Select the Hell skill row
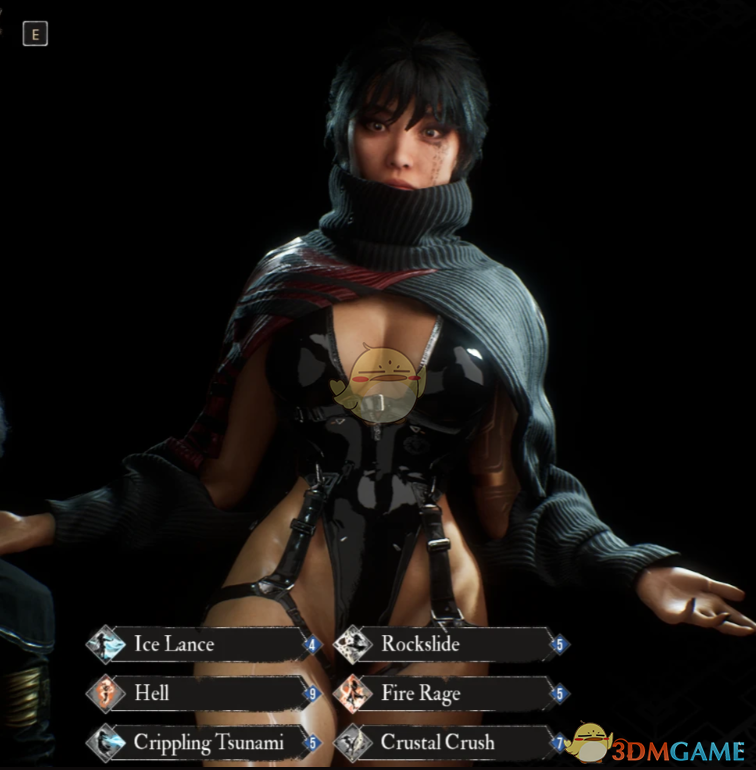The height and width of the screenshot is (770, 756). (x=203, y=693)
